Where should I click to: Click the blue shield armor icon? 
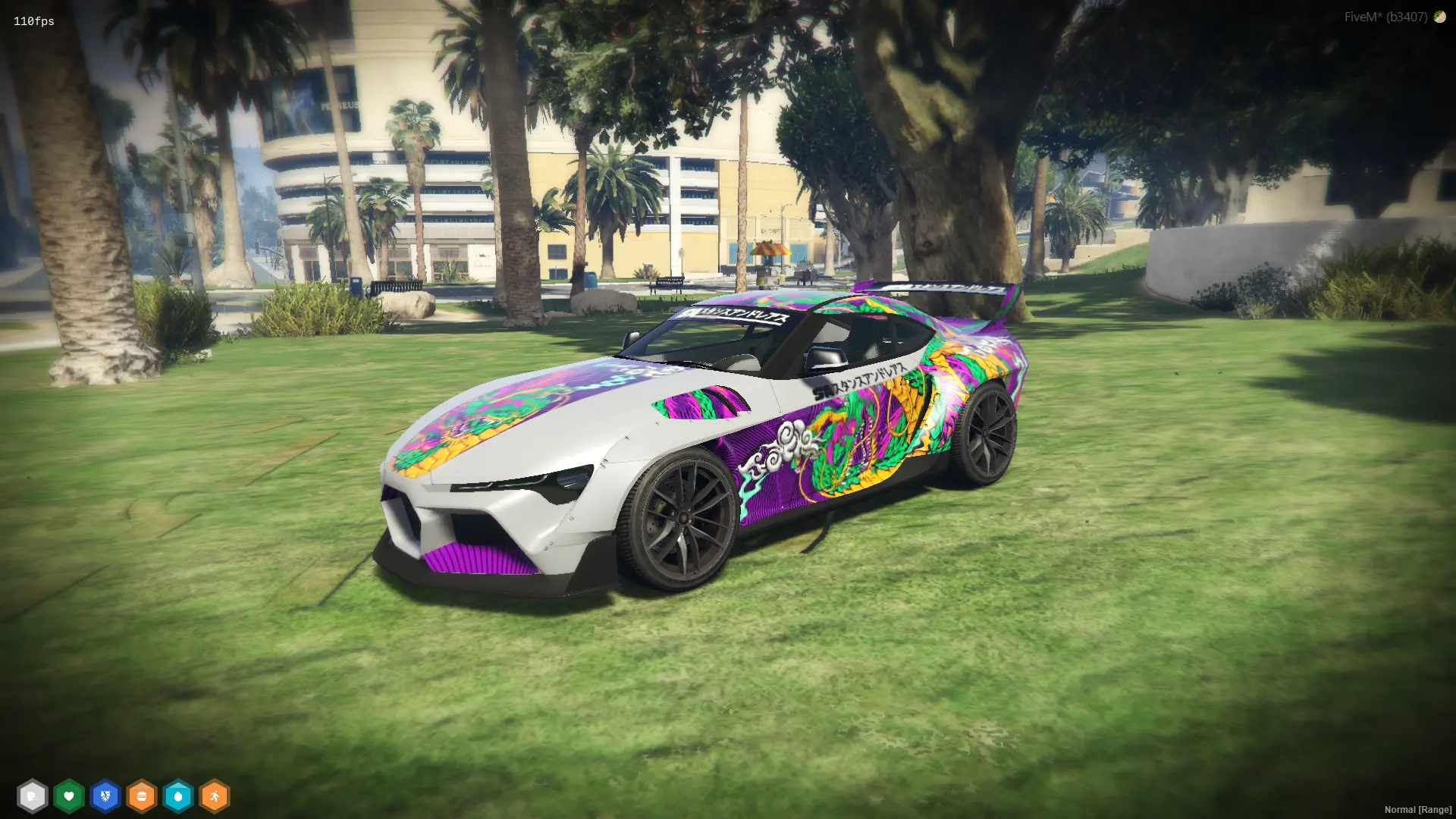[105, 796]
